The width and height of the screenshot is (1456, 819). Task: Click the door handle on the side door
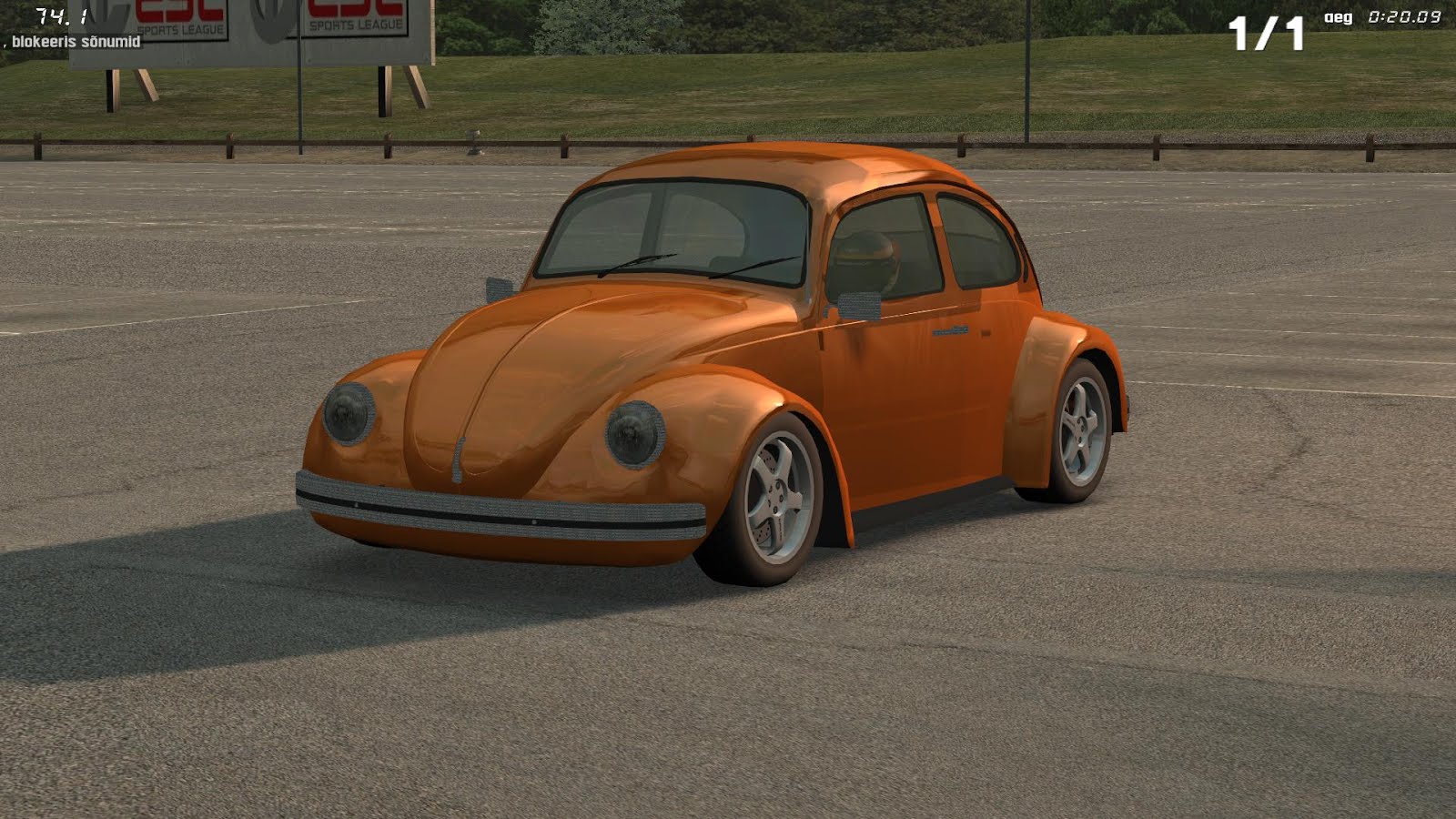[x=951, y=332]
